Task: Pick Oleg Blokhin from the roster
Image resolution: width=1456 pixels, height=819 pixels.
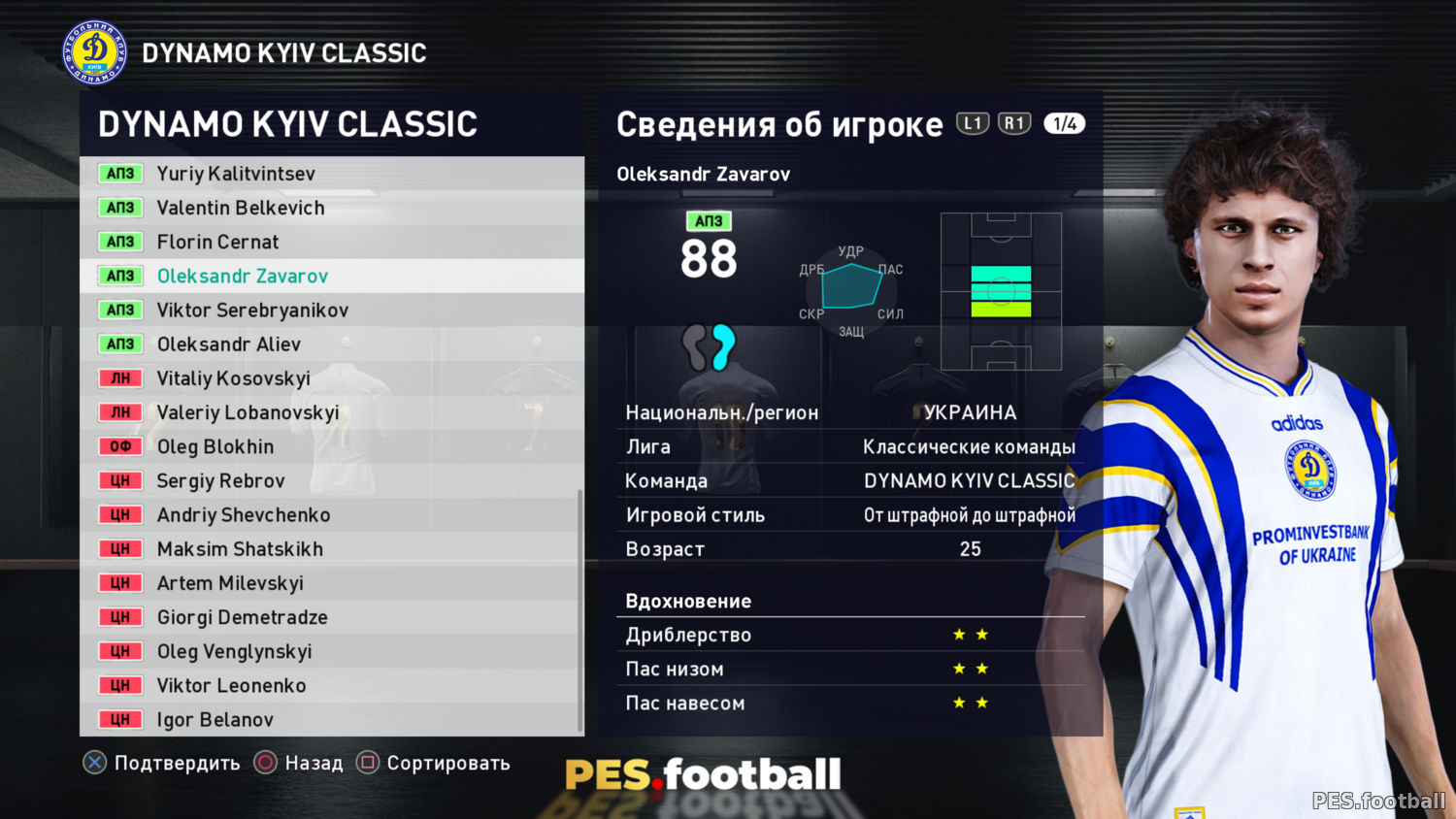Action: click(215, 446)
